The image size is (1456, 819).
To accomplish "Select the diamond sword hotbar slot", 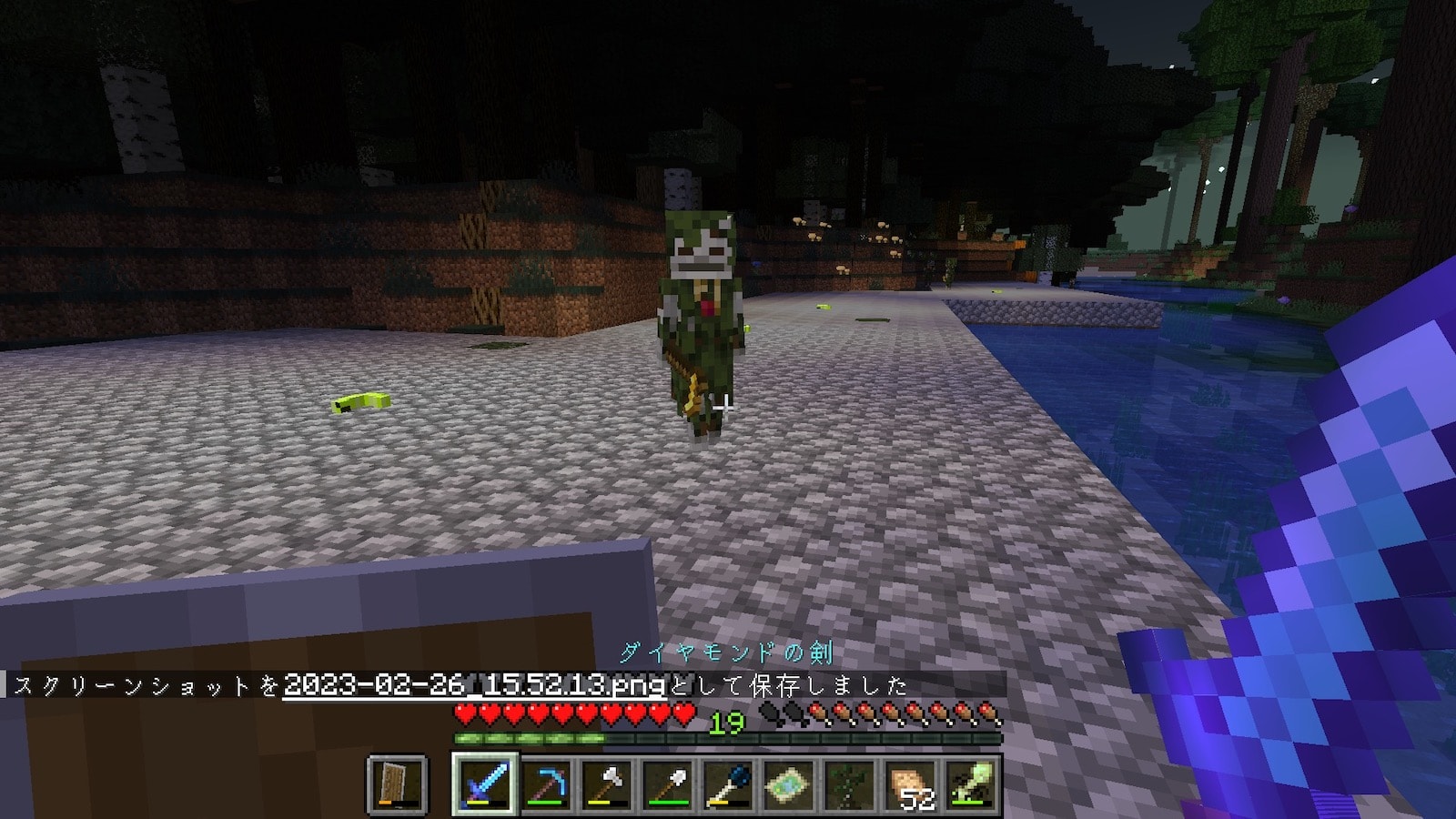I will coord(484,784).
